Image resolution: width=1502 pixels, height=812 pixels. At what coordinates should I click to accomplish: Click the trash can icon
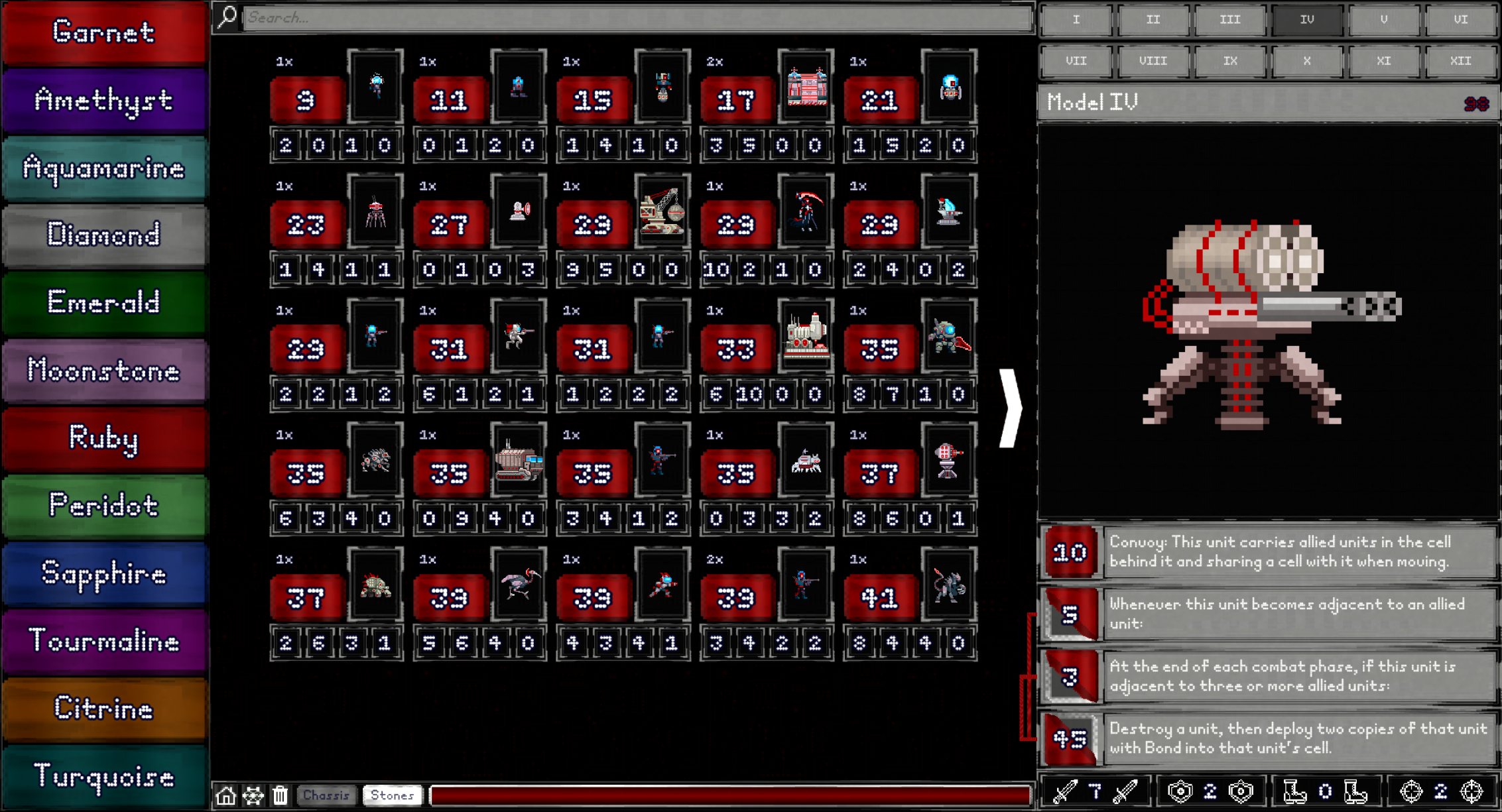279,795
